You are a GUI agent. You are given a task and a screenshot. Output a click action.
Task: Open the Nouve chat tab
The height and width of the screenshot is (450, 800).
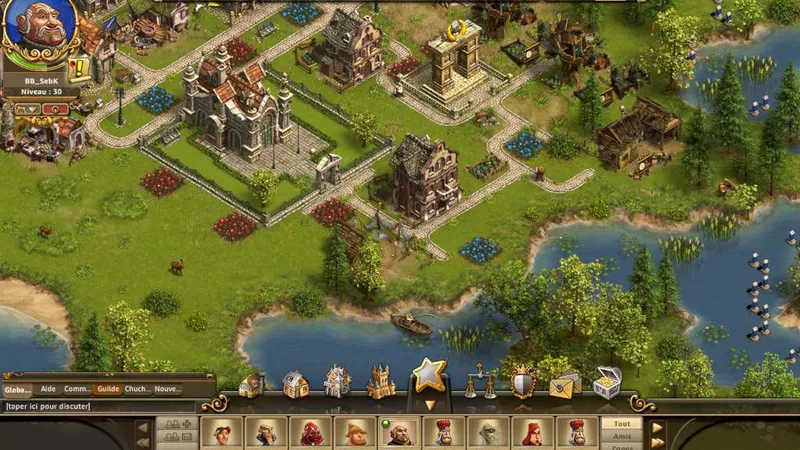(167, 389)
